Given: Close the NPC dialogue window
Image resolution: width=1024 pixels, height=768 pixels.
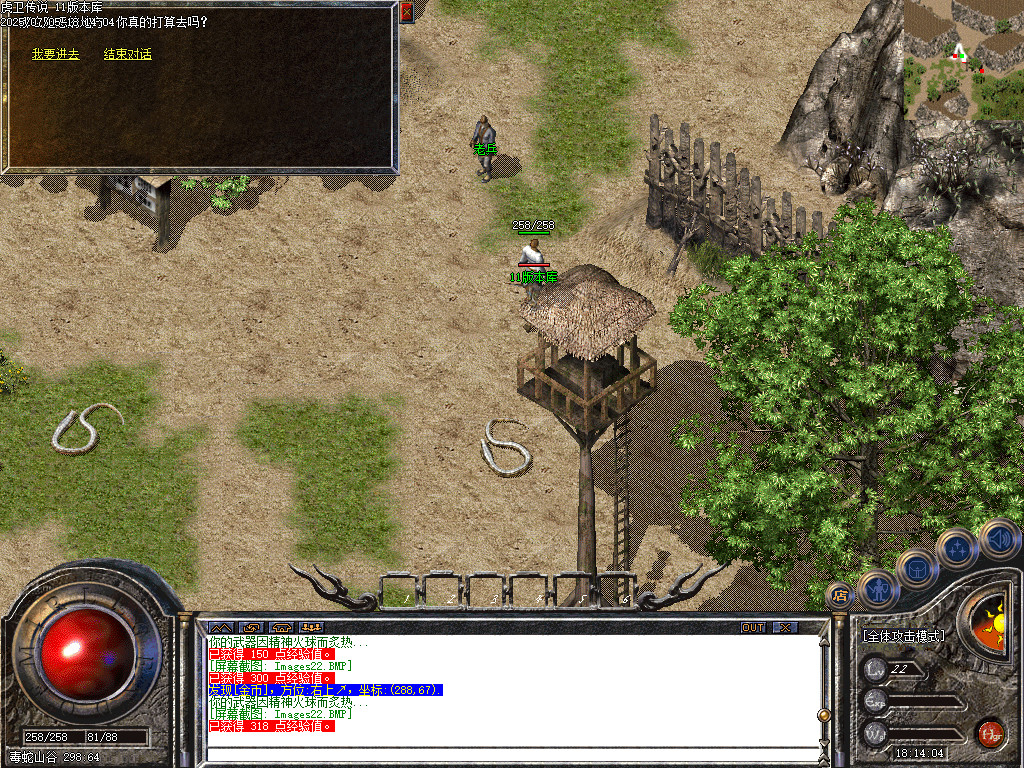Looking at the screenshot, I should coord(406,12).
